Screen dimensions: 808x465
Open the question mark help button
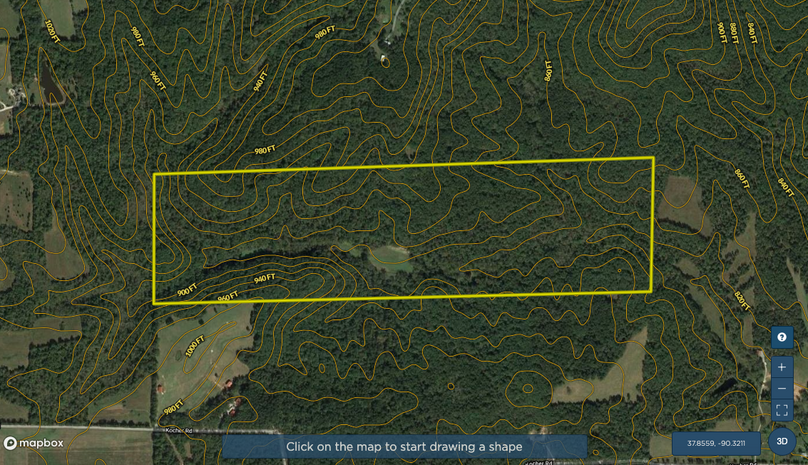pyautogui.click(x=782, y=337)
